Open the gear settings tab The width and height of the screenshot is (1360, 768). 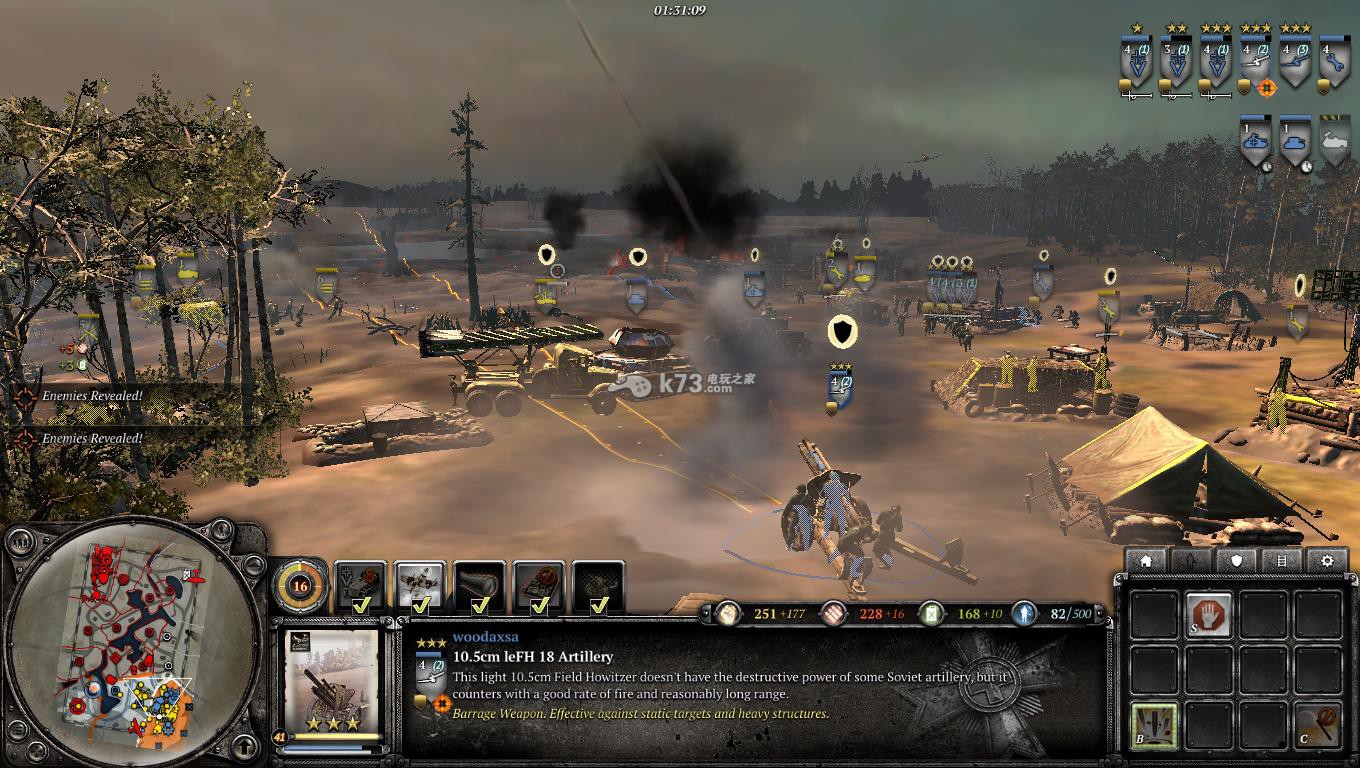pyautogui.click(x=1328, y=561)
